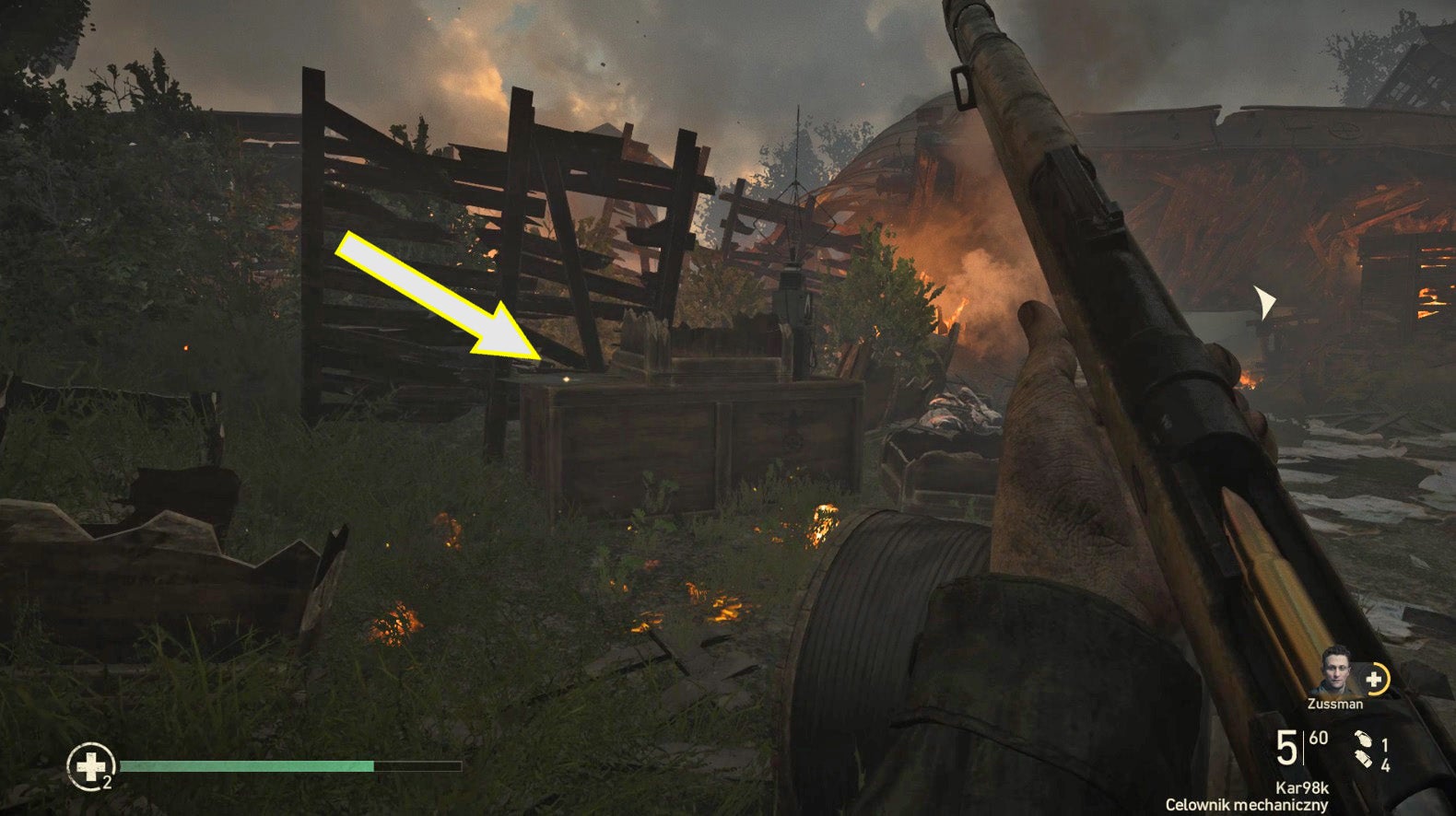Toggle the smoke count indicator showing 4
Viewport: 1456px width, 816px height.
[x=1386, y=764]
